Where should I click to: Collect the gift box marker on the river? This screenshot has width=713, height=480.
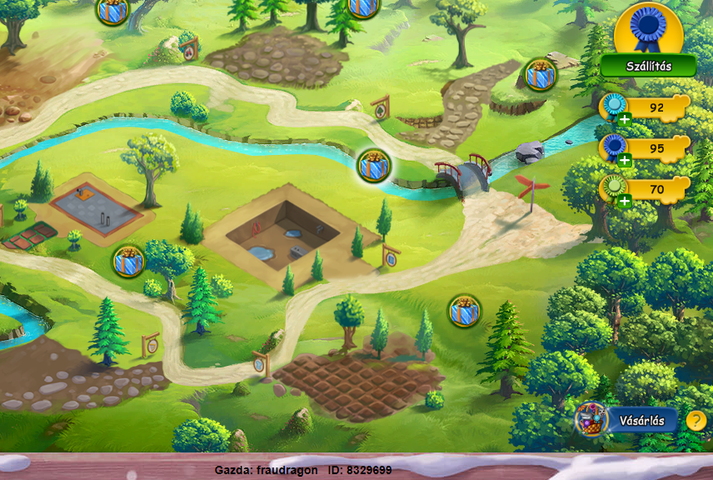pos(374,164)
